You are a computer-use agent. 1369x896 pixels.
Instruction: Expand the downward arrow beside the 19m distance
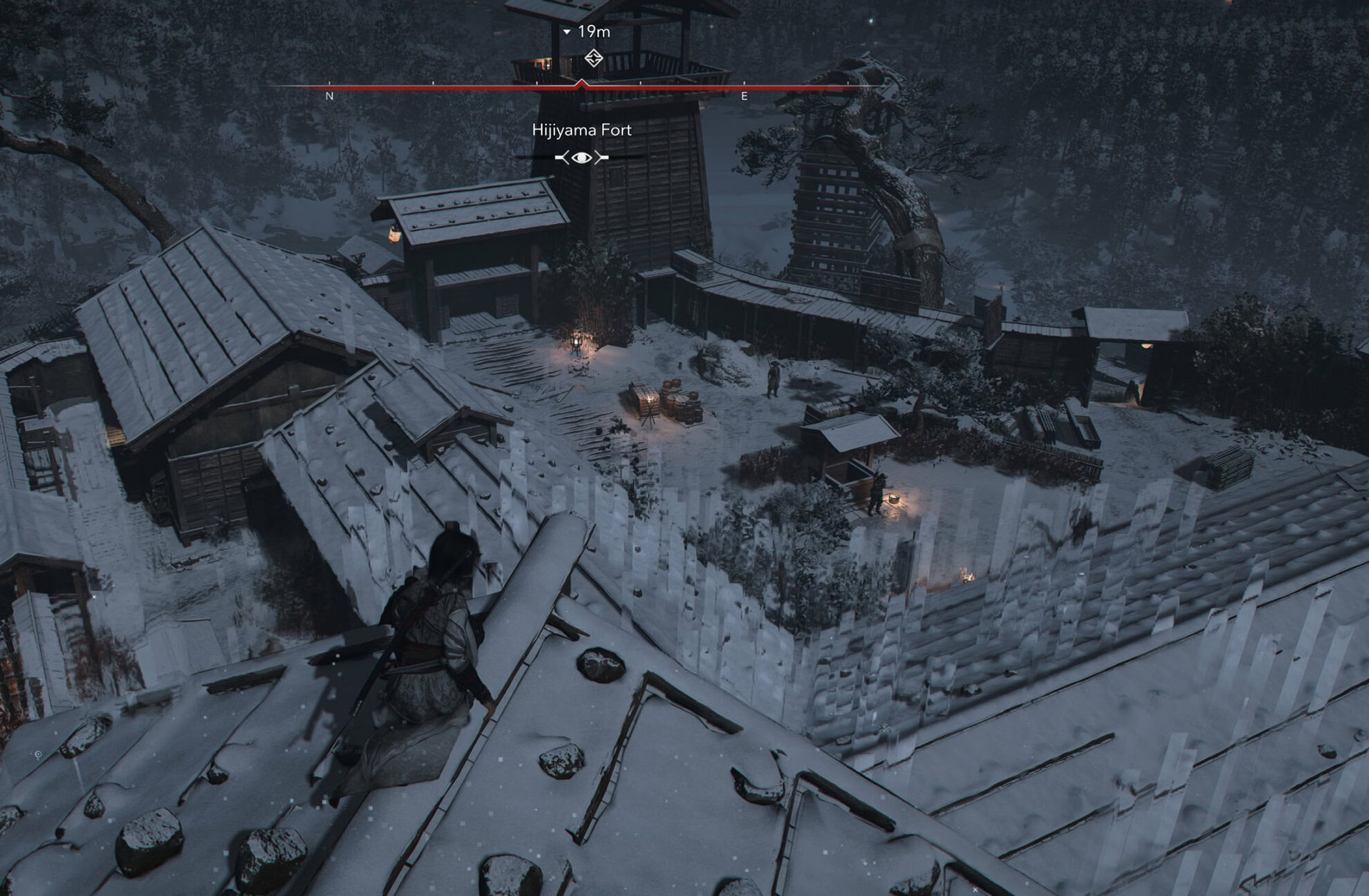tap(566, 31)
